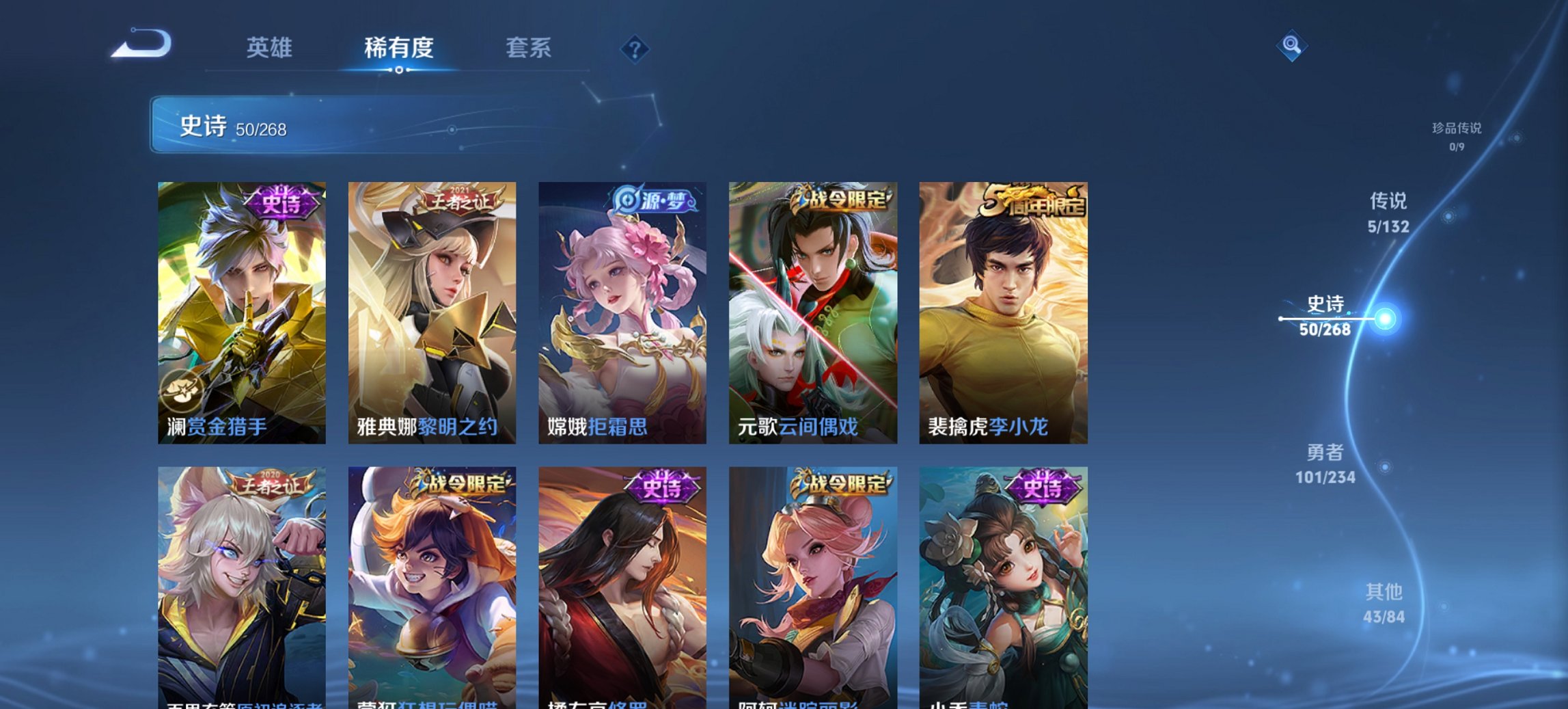Switch to the 英雄 tab
The height and width of the screenshot is (709, 1568).
271,49
